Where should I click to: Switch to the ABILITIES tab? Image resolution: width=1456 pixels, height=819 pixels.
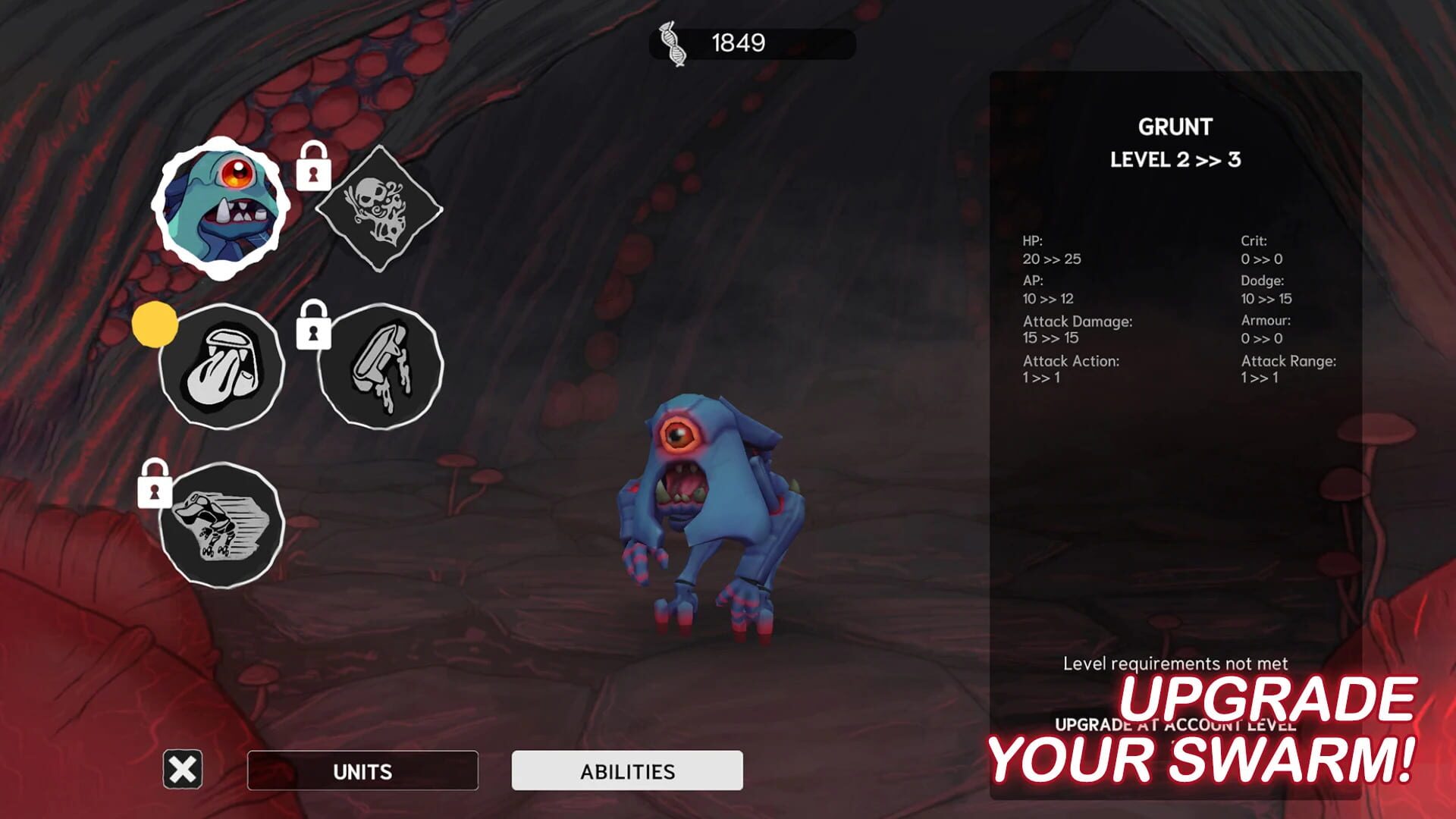(627, 772)
